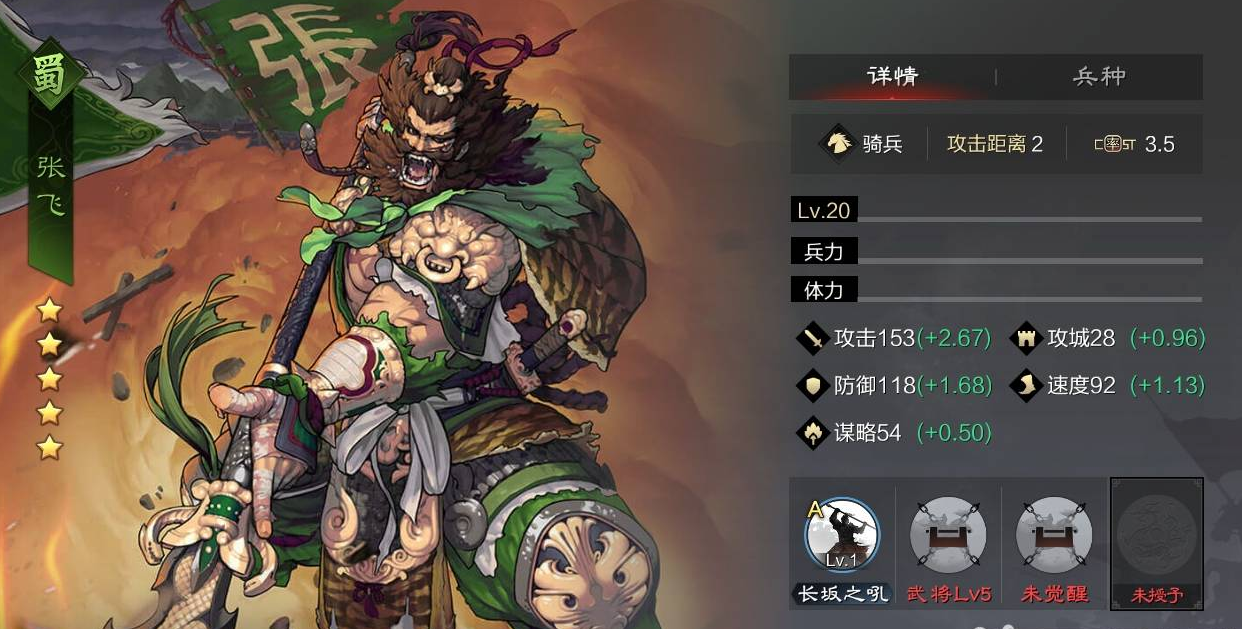This screenshot has width=1242, height=629.
Task: Choose the locked 武将Lv5 skill slot
Action: 948,535
